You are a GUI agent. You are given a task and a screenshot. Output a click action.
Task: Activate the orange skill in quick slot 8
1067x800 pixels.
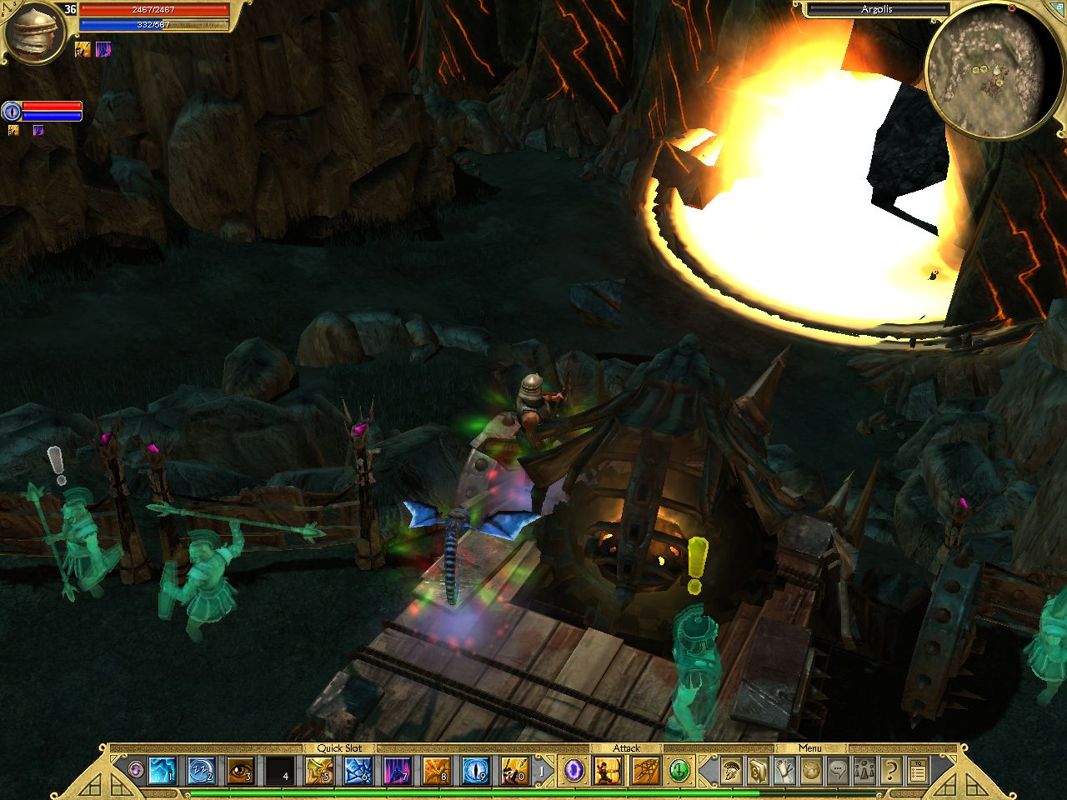click(436, 771)
